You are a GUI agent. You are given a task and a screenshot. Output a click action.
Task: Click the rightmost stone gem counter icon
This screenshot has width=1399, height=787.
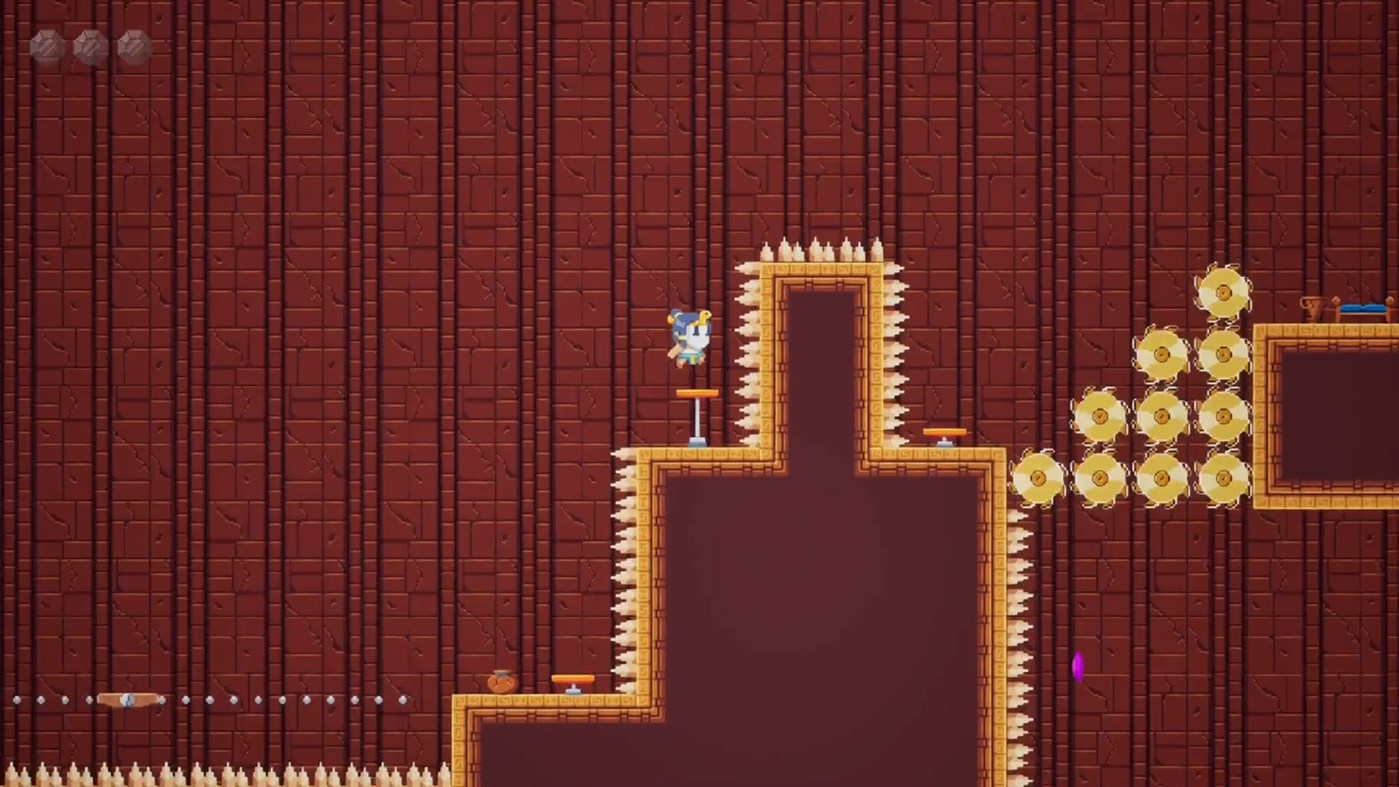click(x=132, y=45)
